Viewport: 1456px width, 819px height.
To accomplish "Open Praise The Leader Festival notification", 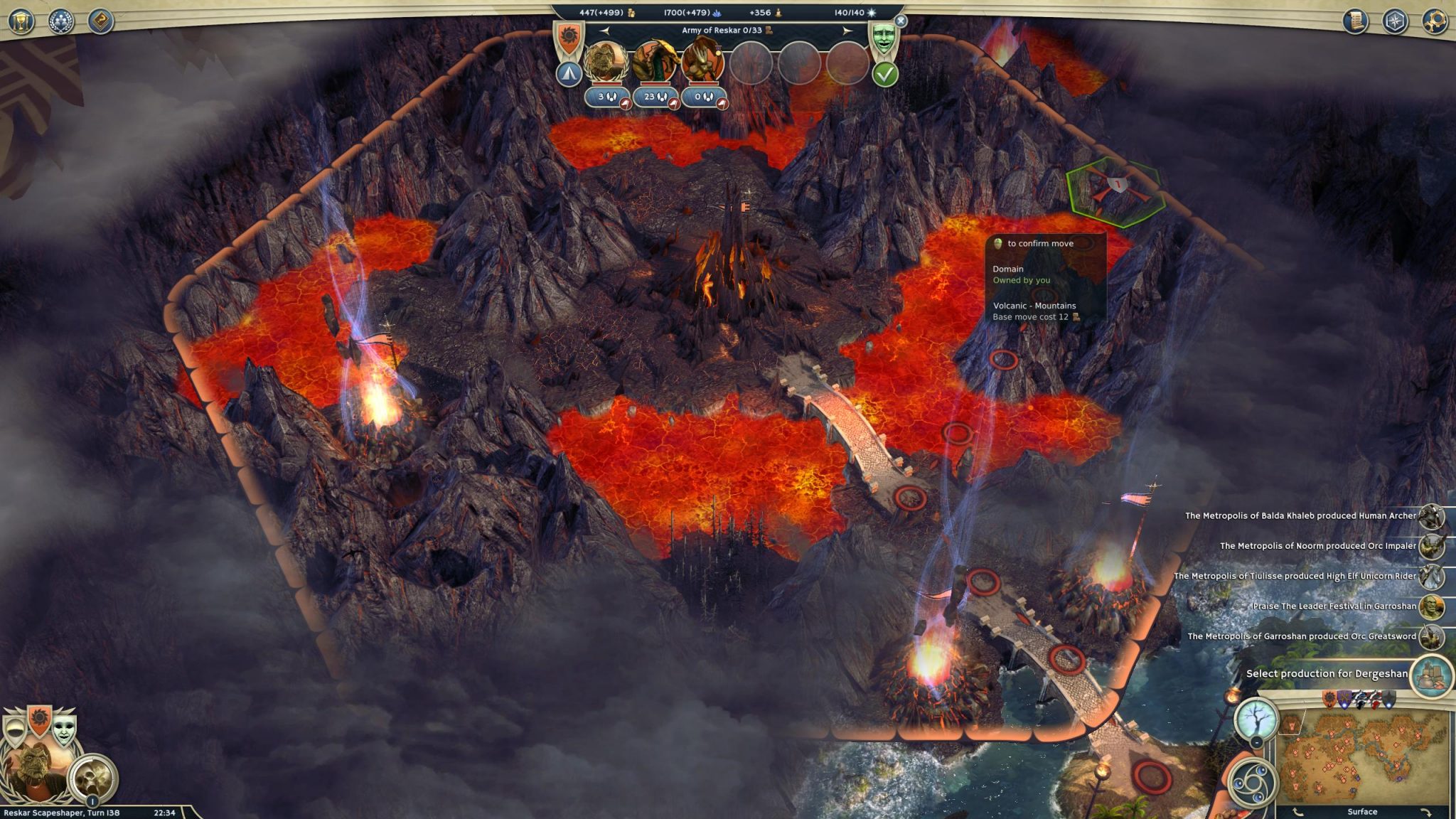I will (x=1432, y=606).
